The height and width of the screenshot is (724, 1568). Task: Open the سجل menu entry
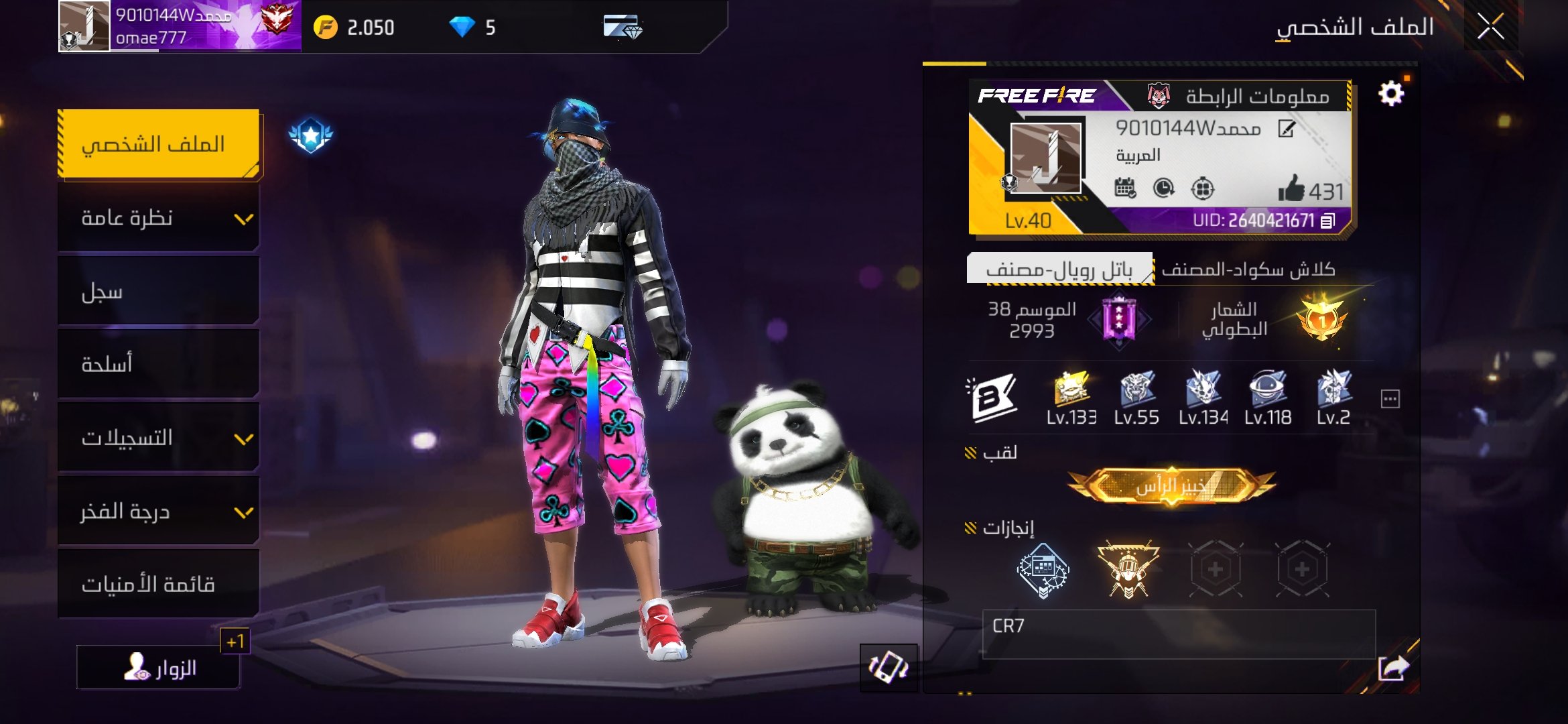point(159,292)
